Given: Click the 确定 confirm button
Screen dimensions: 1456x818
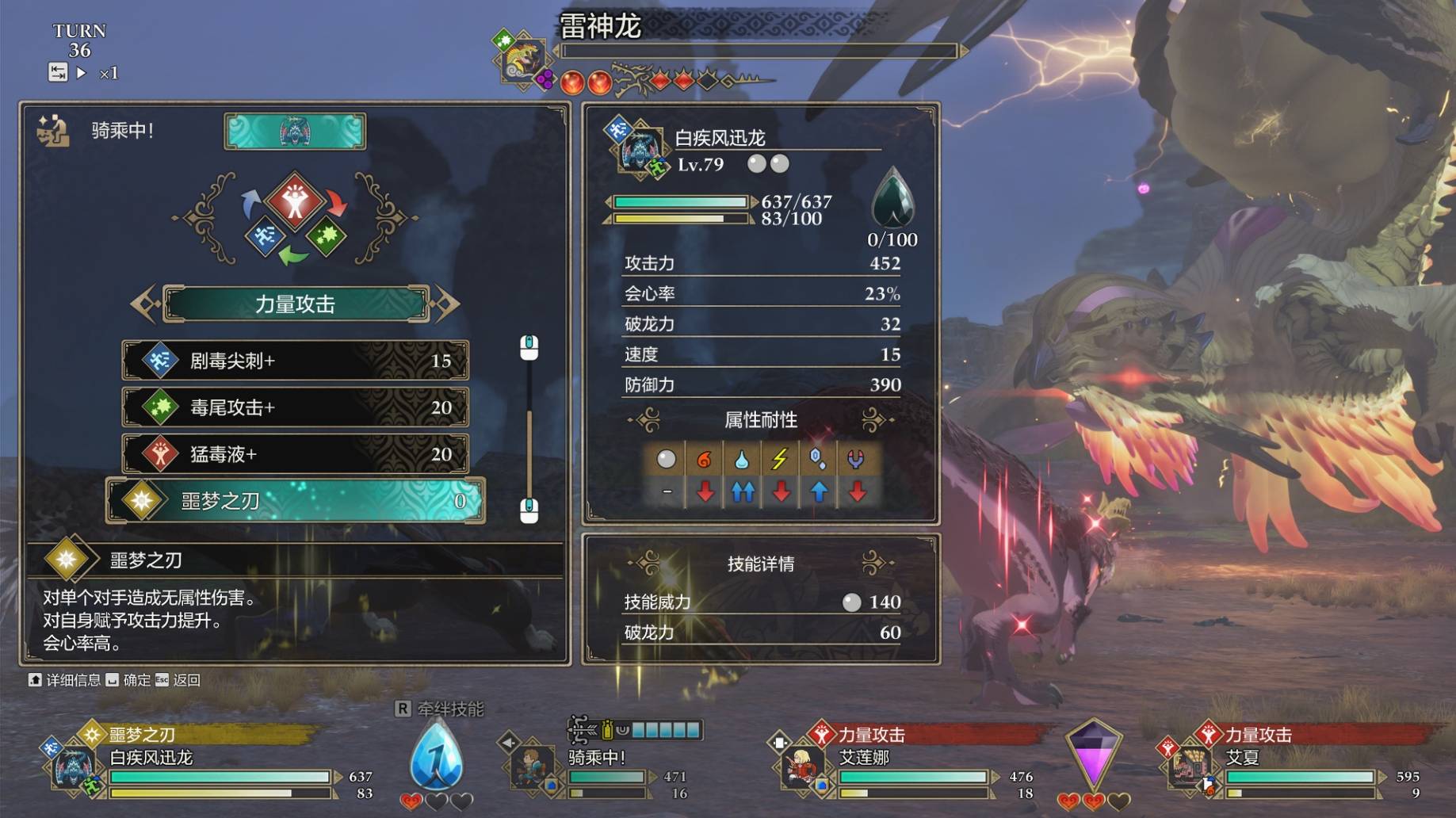Looking at the screenshot, I should coord(128,680).
